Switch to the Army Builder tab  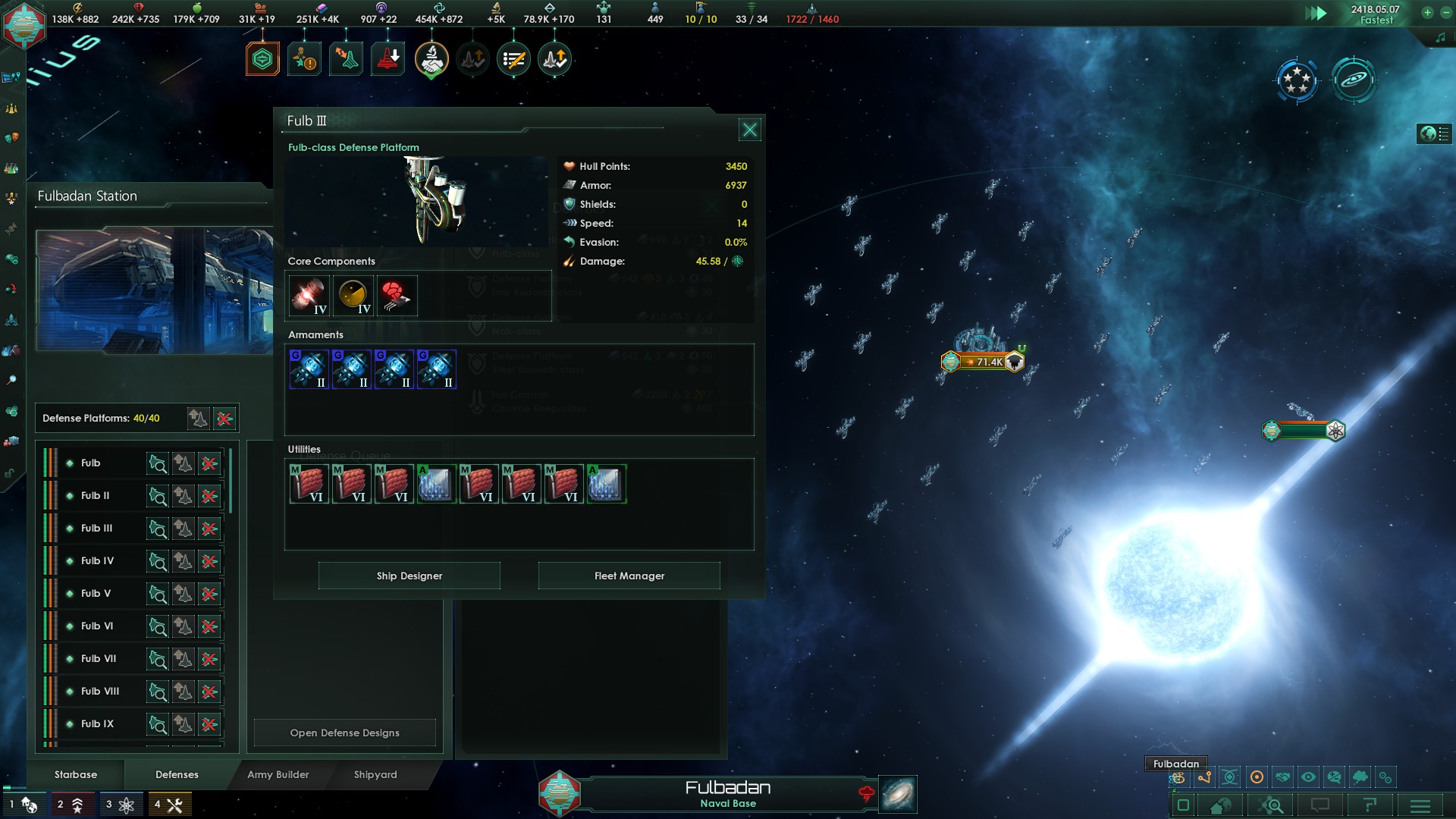278,774
